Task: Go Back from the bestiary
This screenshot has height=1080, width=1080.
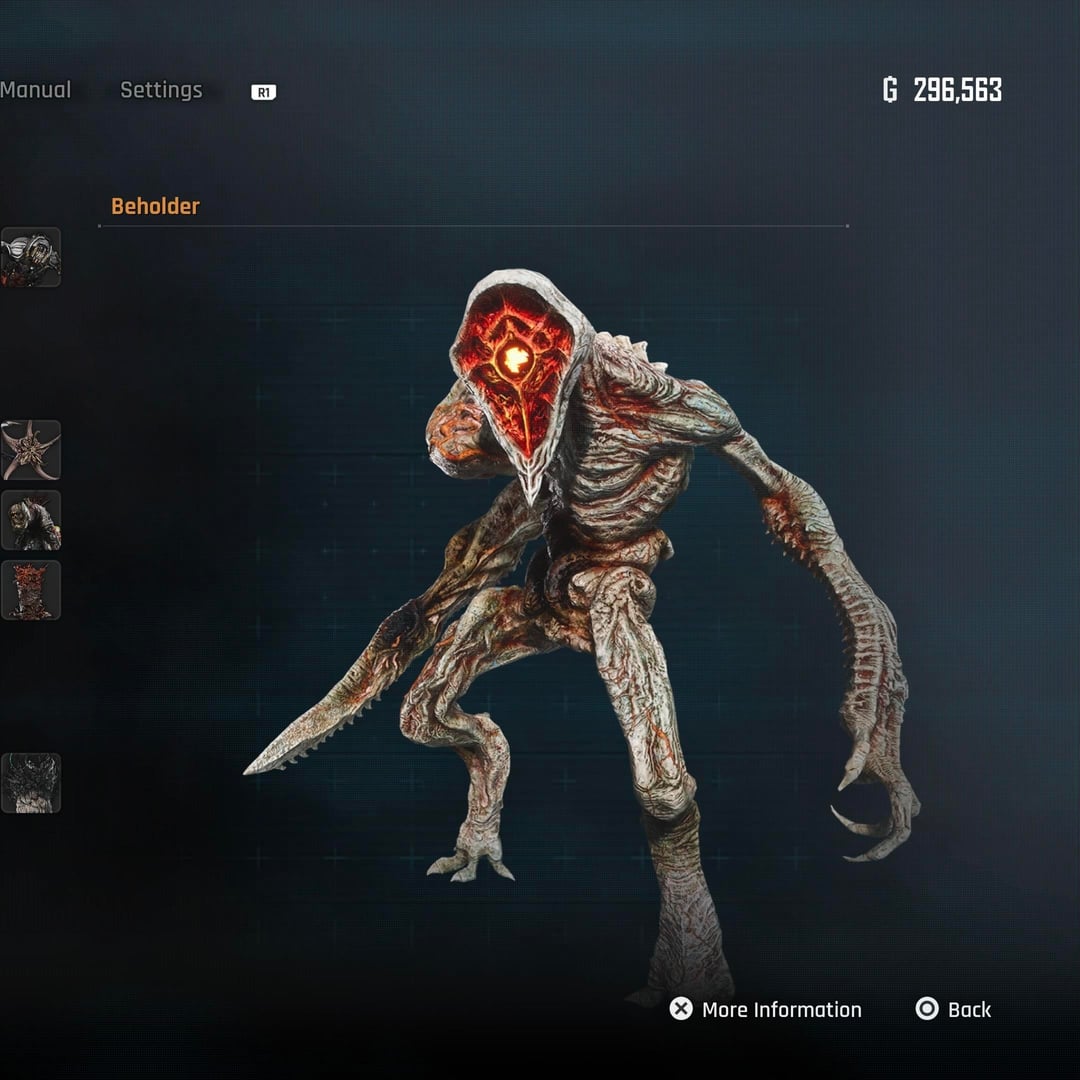Action: [x=953, y=1010]
